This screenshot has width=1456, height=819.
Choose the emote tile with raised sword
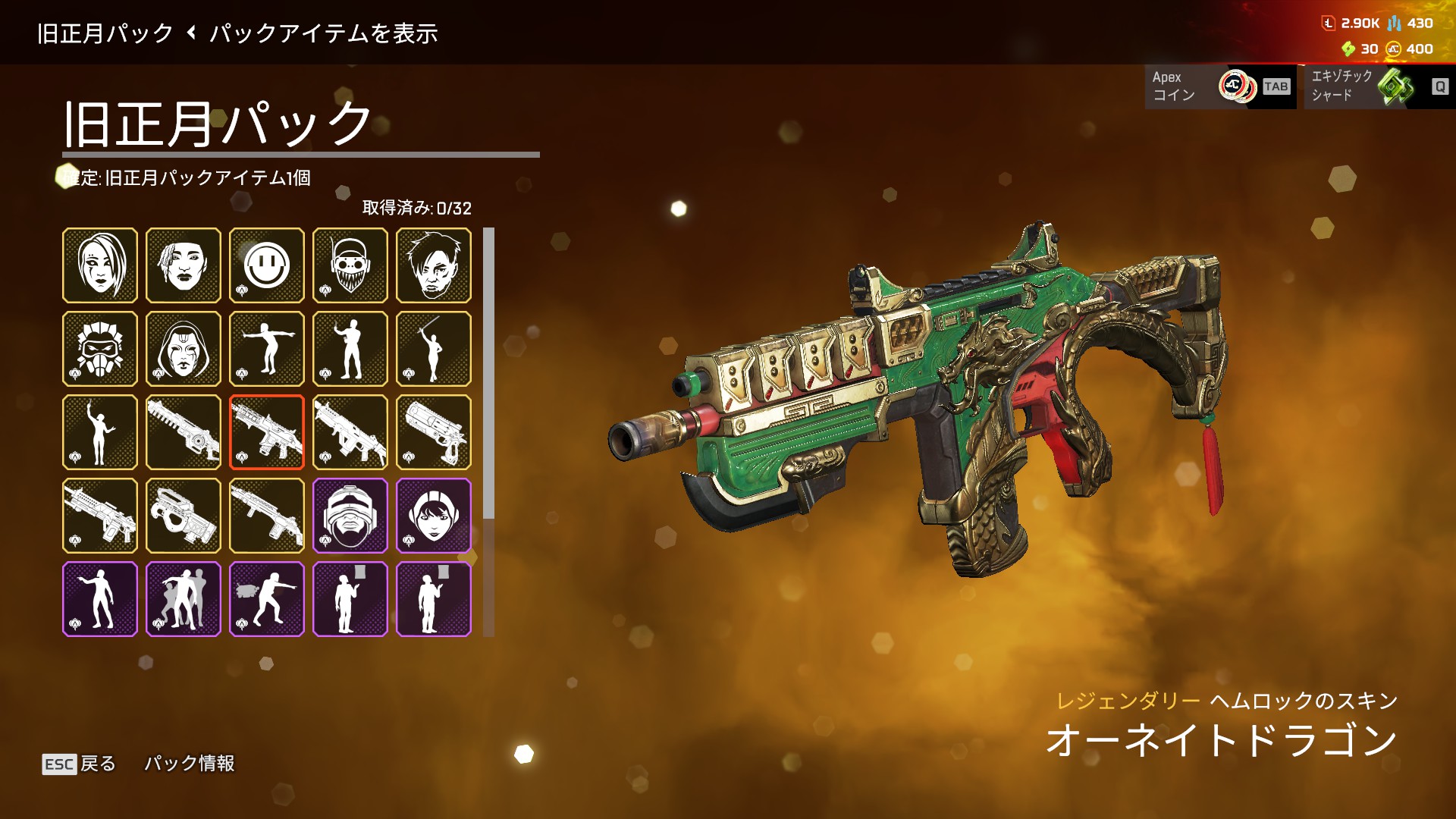[434, 349]
